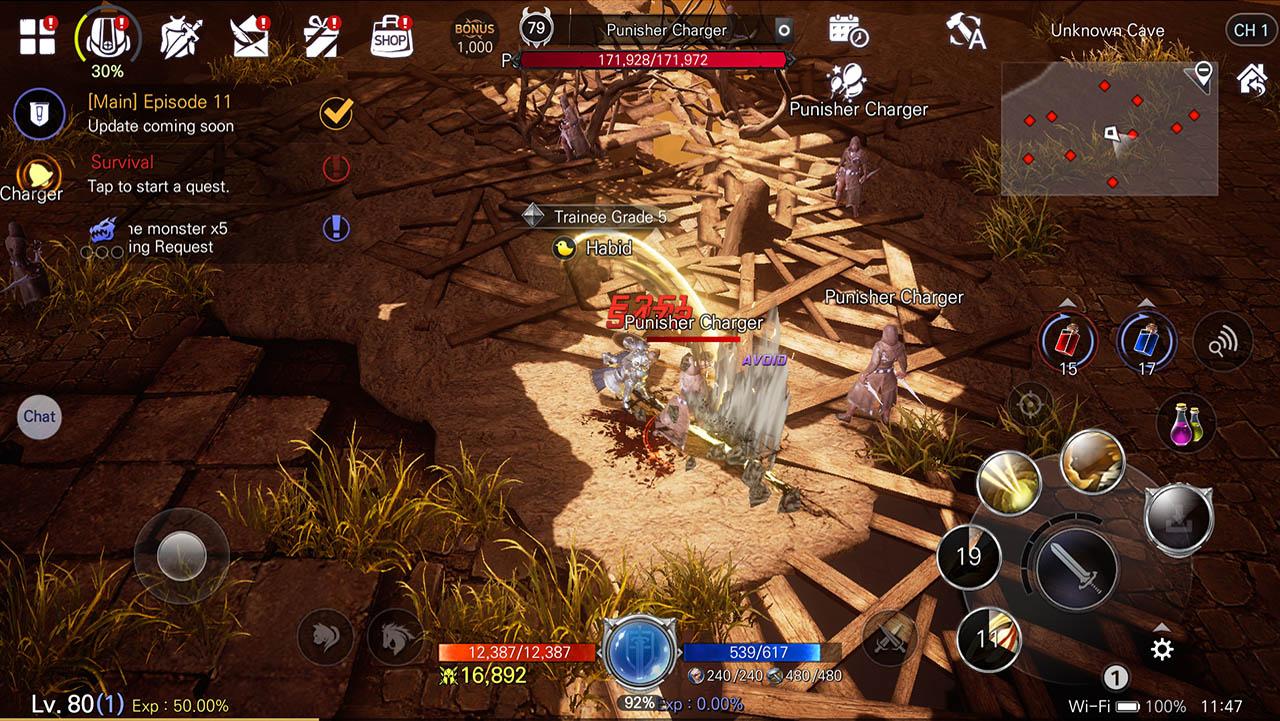Open the calendar events icon
The image size is (1280, 721).
point(848,31)
